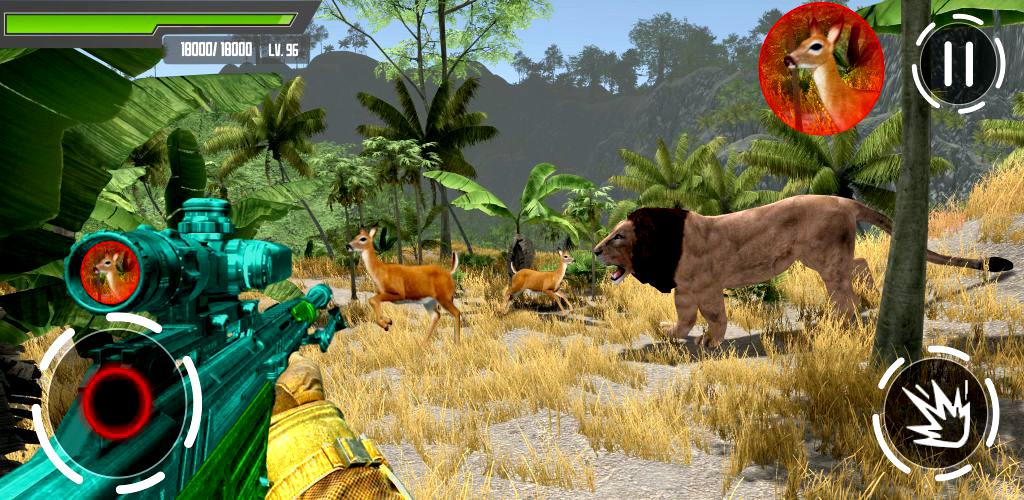Image resolution: width=1024 pixels, height=500 pixels.
Task: Select the deer target portrait
Action: click(821, 68)
